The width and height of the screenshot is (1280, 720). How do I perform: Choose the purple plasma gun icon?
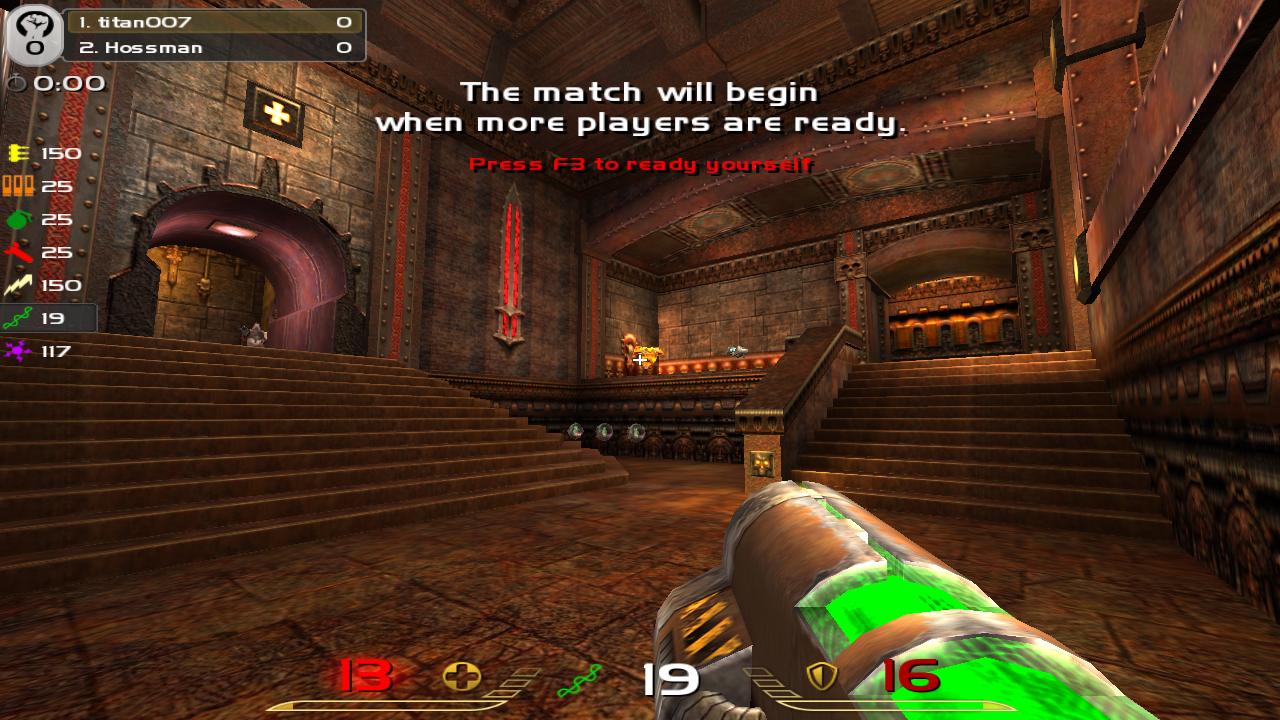click(x=18, y=351)
